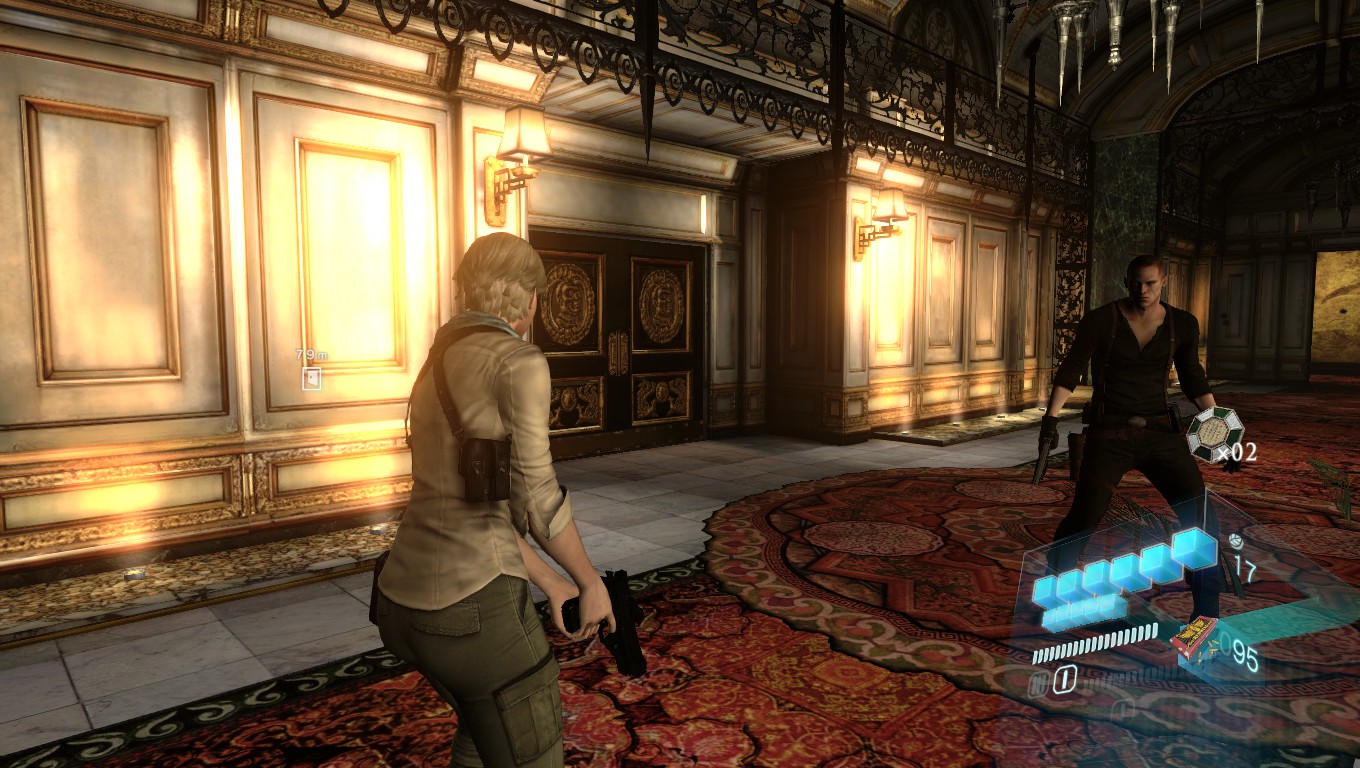Viewport: 1360px width, 768px height.
Task: Select the small round grenade icon
Action: (x=1237, y=541)
